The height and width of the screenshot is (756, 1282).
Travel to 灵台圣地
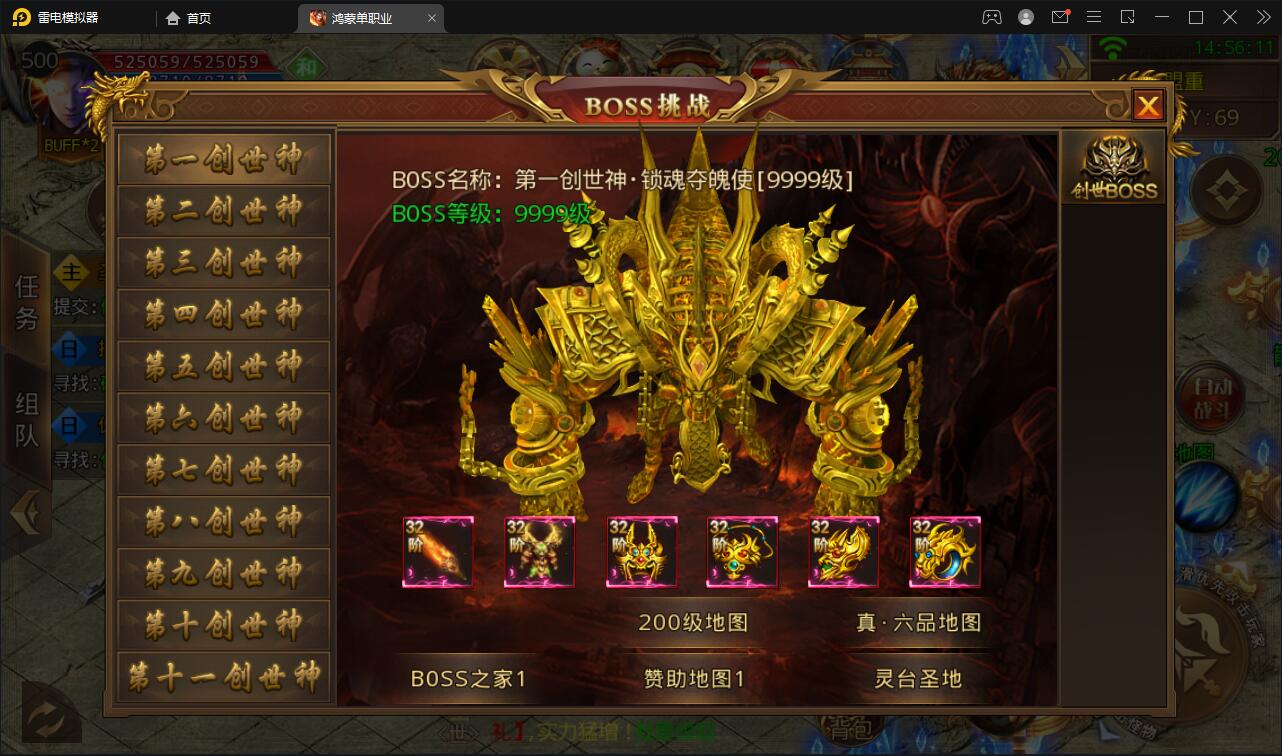click(x=918, y=678)
